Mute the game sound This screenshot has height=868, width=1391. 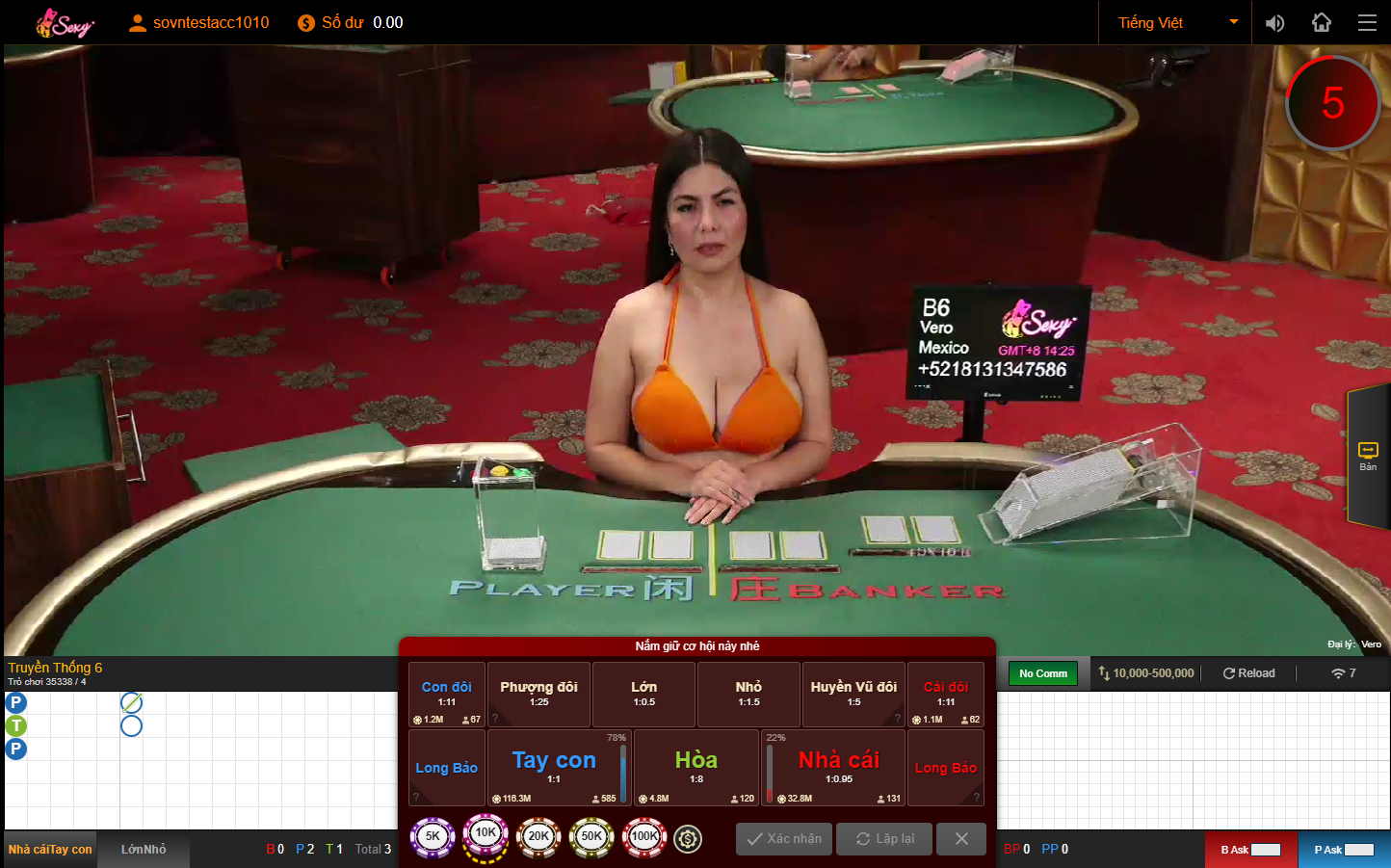click(x=1274, y=21)
